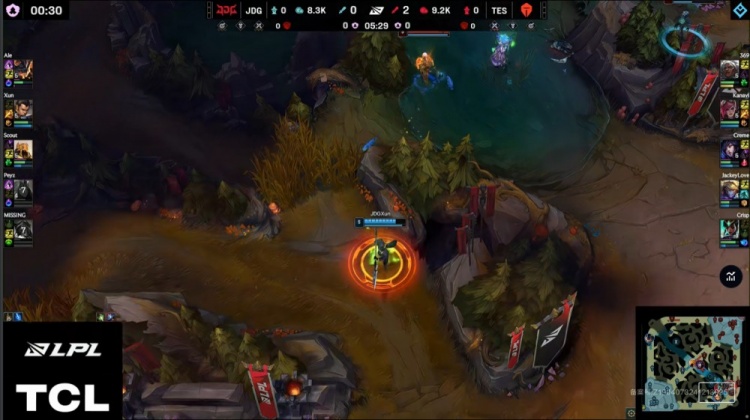
Task: Select Crisp's champion portrait
Action: click(x=729, y=229)
